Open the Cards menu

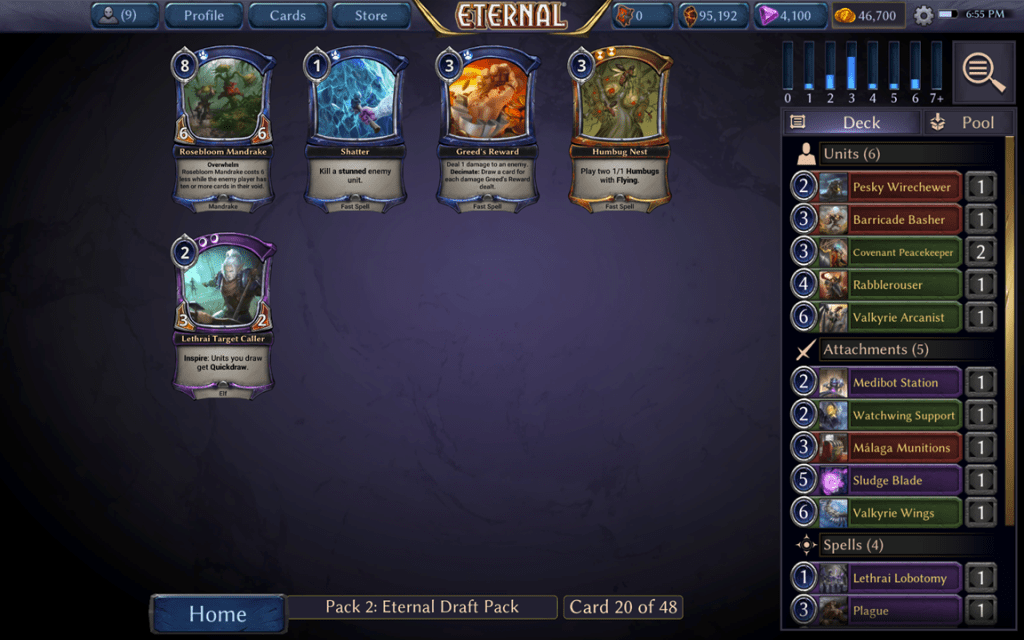click(x=288, y=15)
